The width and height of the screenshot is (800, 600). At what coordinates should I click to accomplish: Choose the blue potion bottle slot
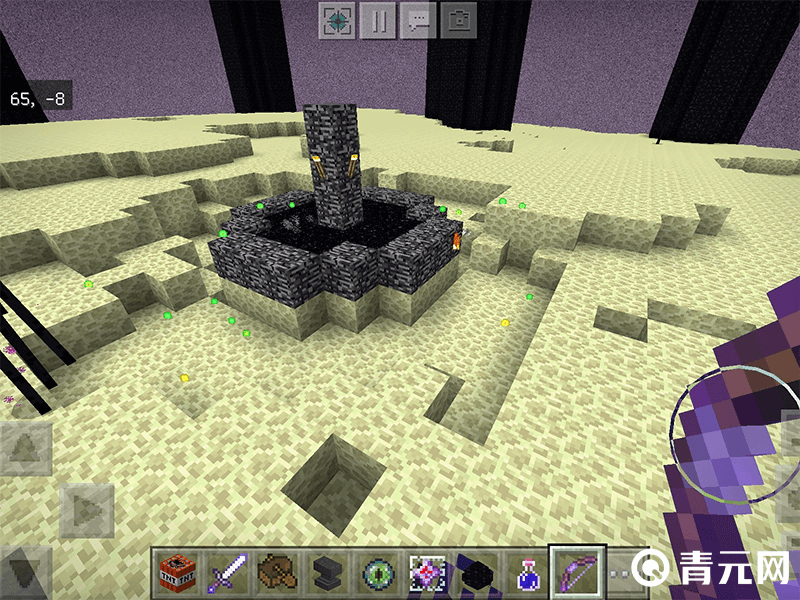[x=527, y=574]
